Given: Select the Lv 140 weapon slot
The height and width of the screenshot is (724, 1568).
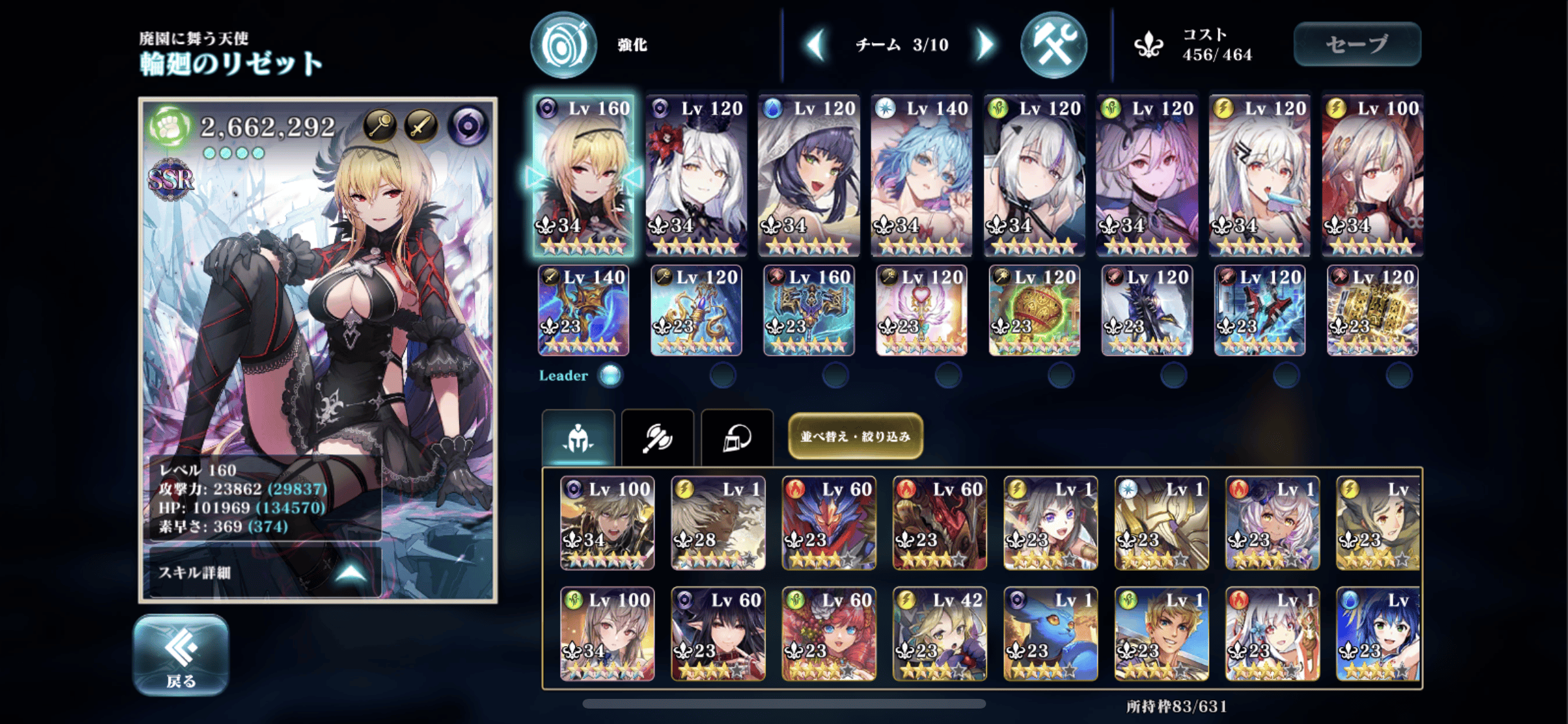Looking at the screenshot, I should tap(583, 310).
